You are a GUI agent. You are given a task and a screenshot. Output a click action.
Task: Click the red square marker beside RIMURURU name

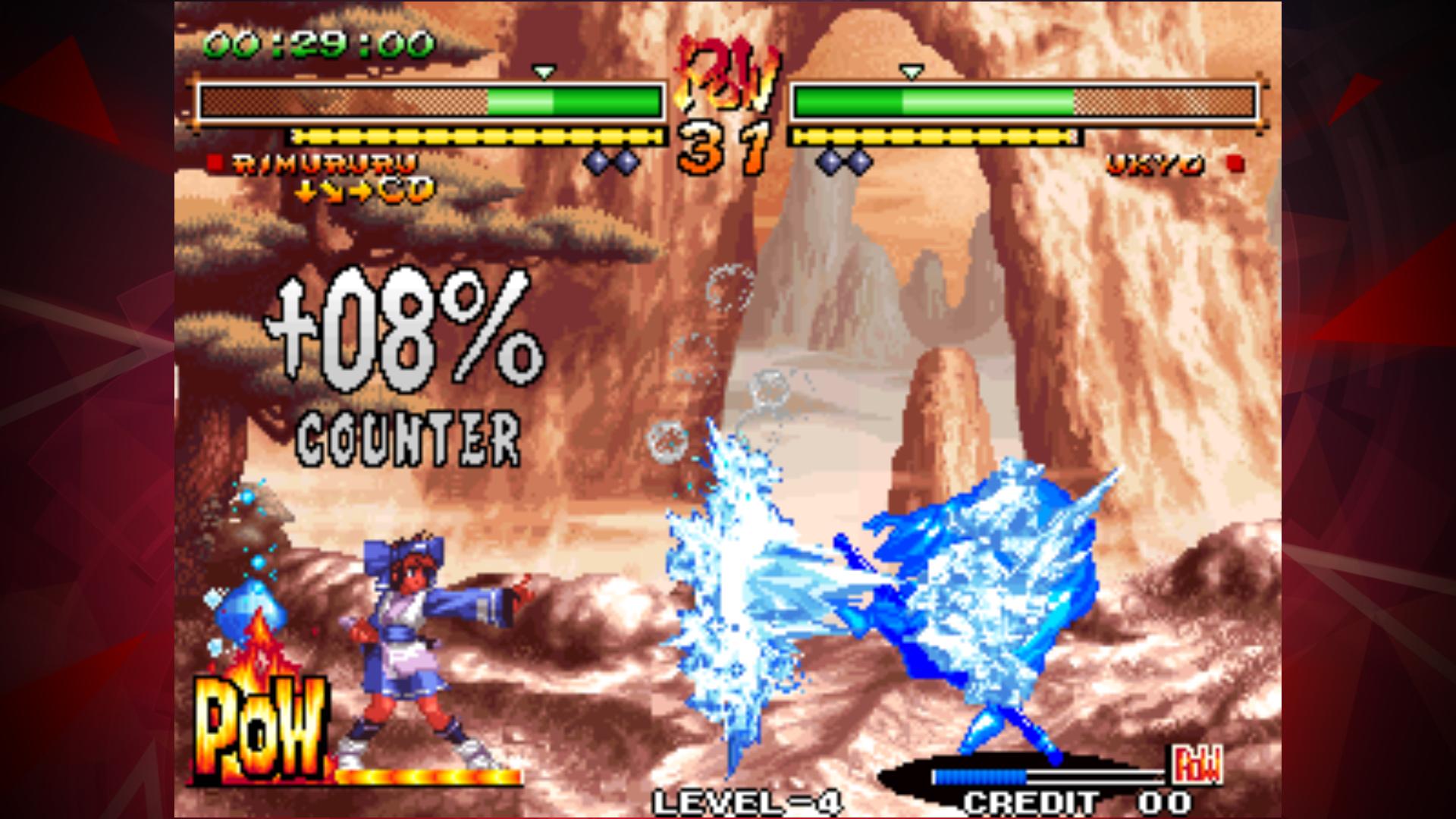[213, 160]
